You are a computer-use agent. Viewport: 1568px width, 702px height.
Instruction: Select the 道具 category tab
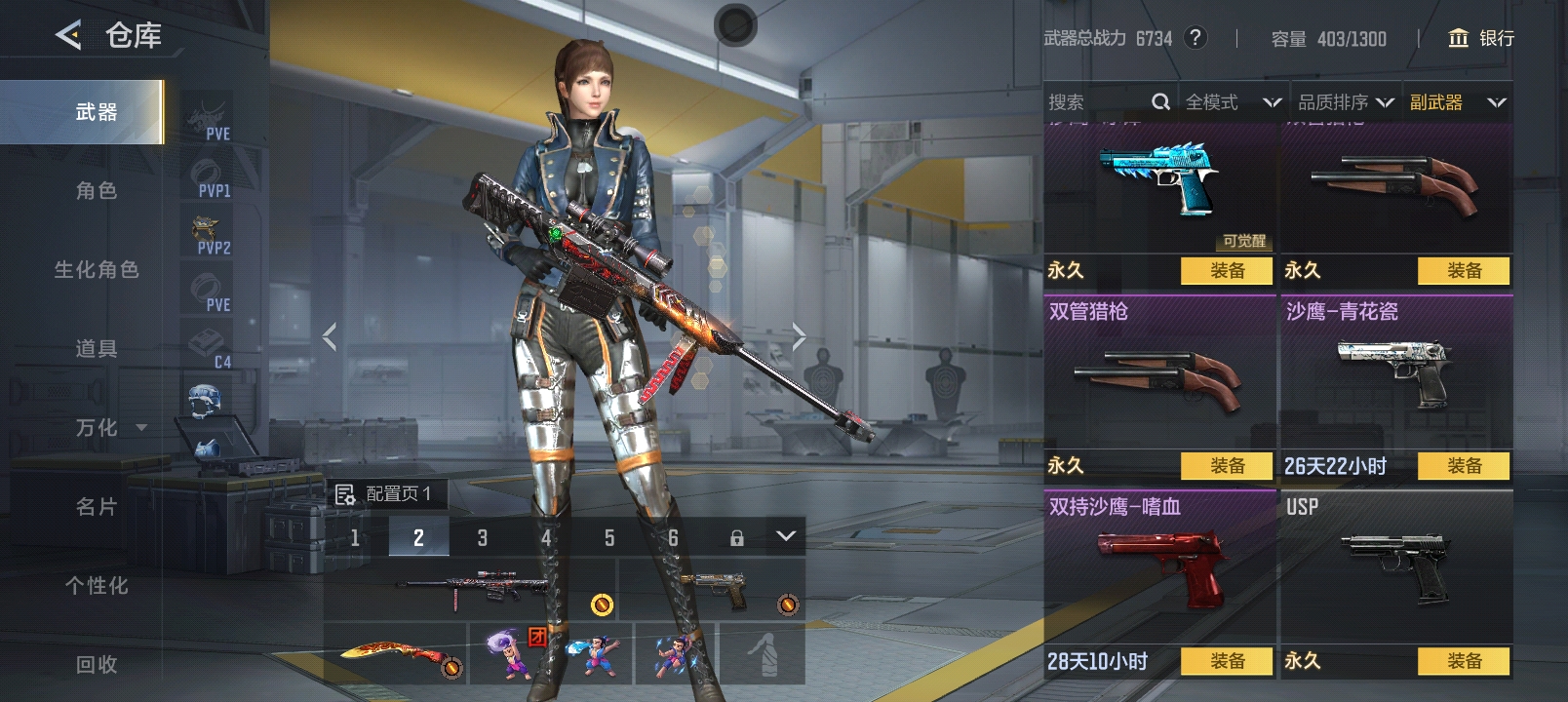tap(96, 349)
